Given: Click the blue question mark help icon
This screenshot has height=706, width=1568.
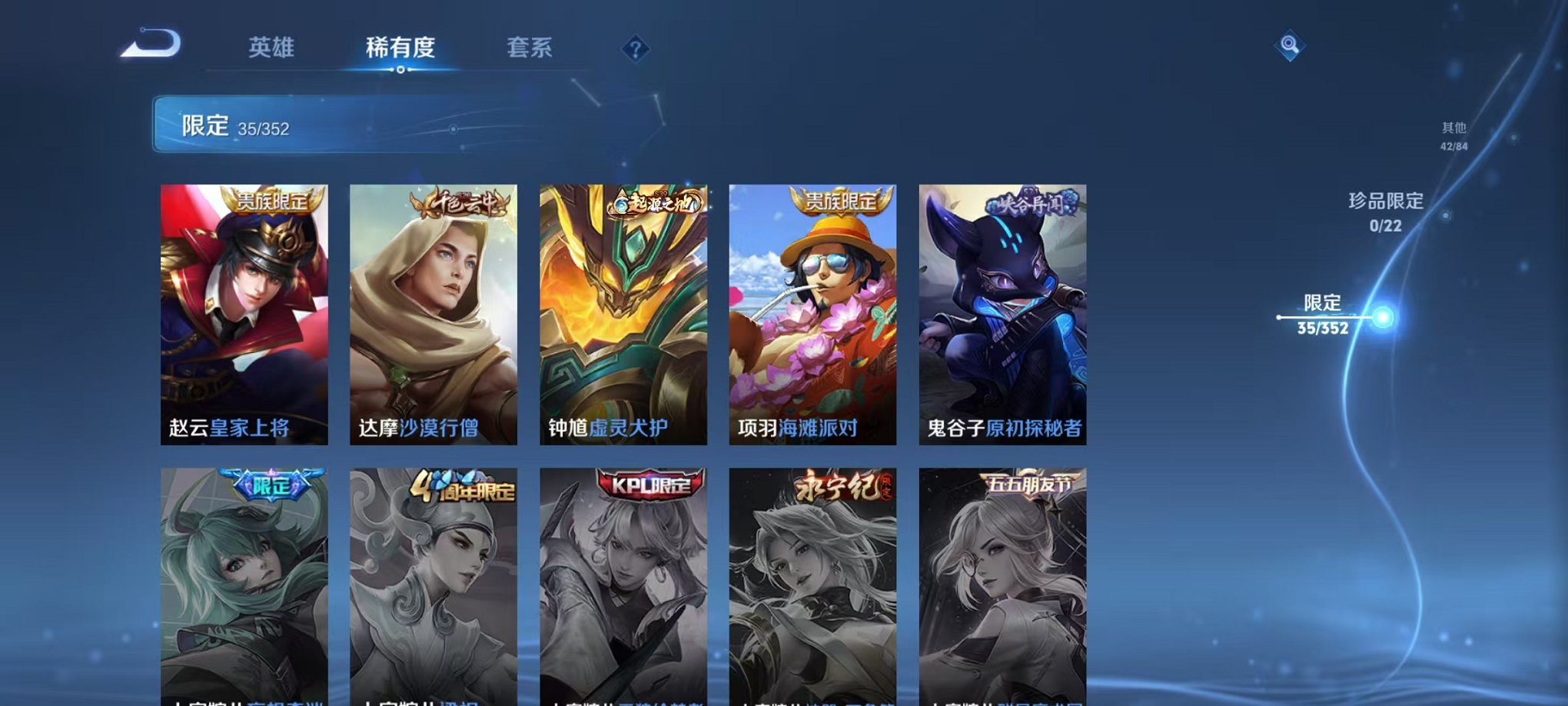Looking at the screenshot, I should point(635,49).
